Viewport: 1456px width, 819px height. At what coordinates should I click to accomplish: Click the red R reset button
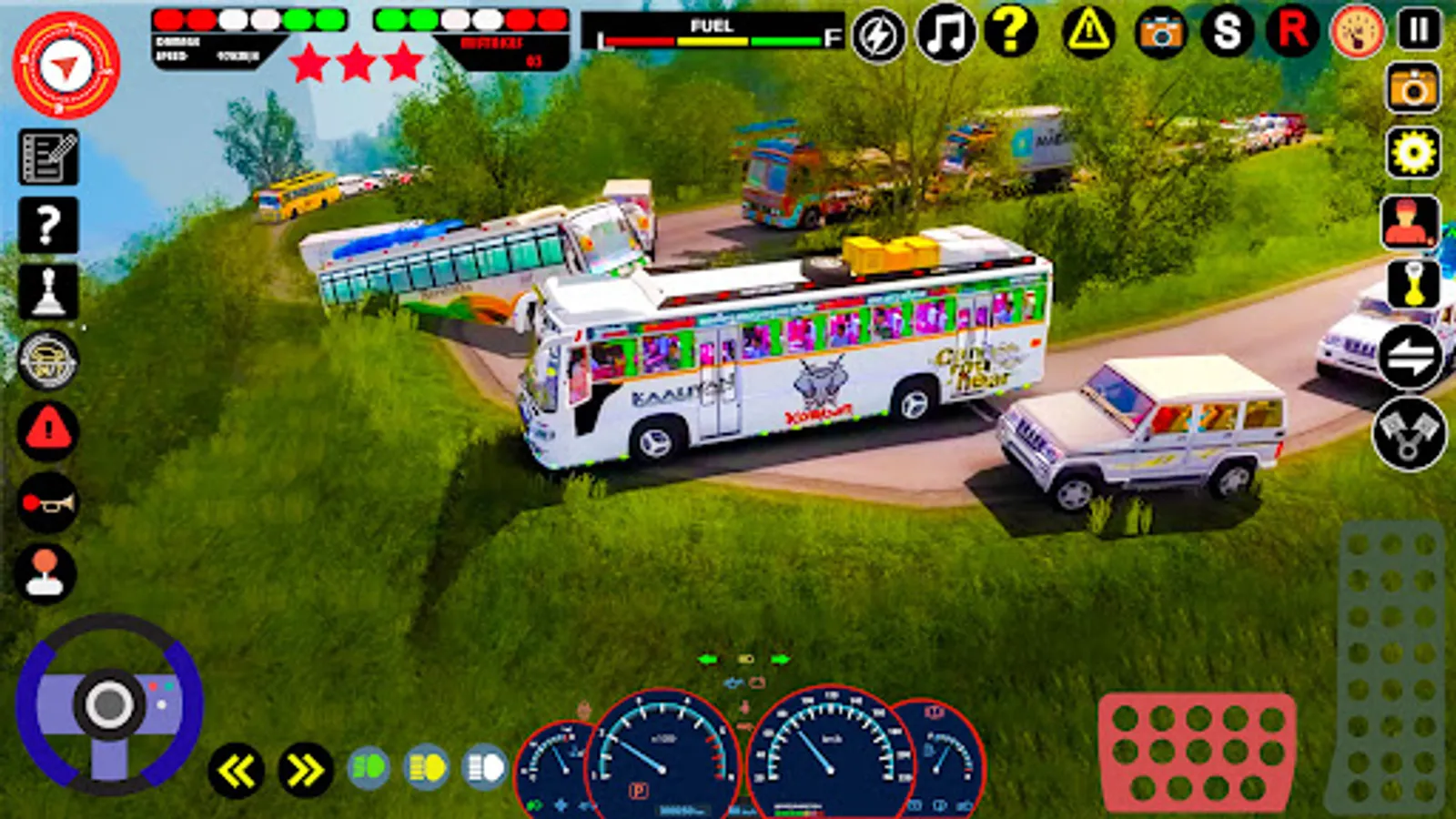pos(1292,32)
